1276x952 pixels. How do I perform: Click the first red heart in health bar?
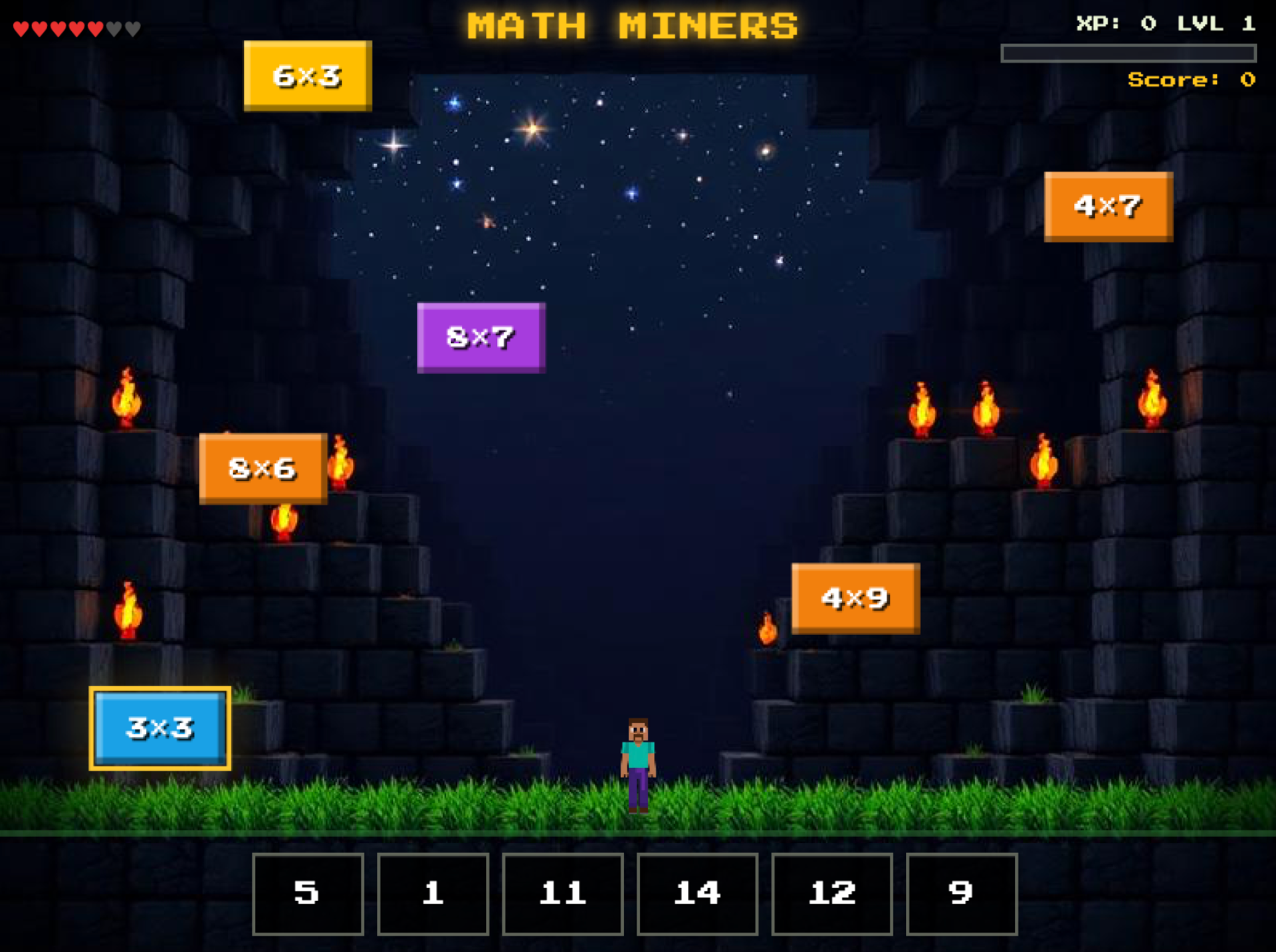[21, 27]
